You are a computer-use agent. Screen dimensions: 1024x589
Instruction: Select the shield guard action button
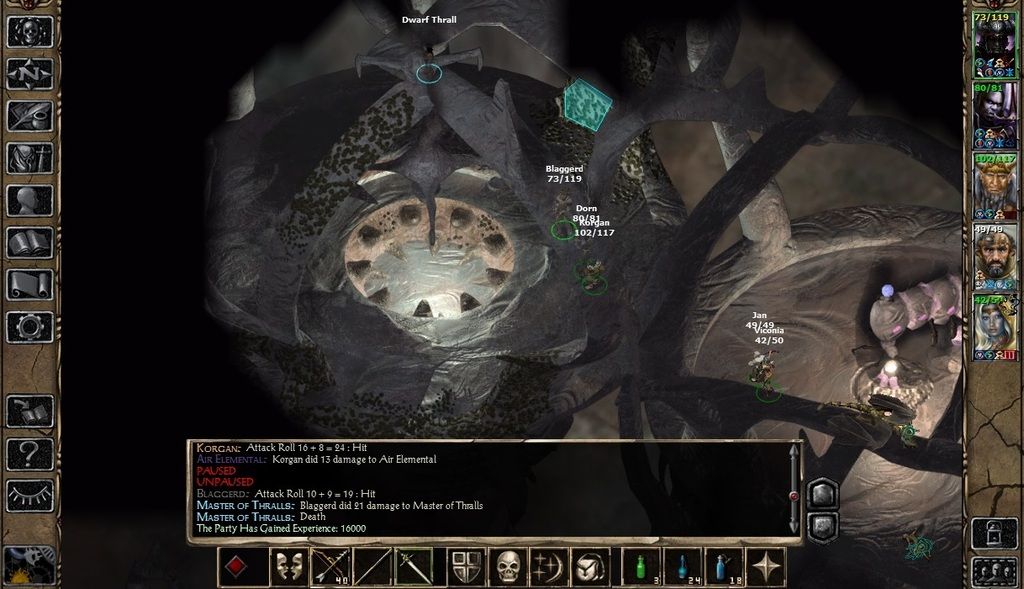coord(467,567)
